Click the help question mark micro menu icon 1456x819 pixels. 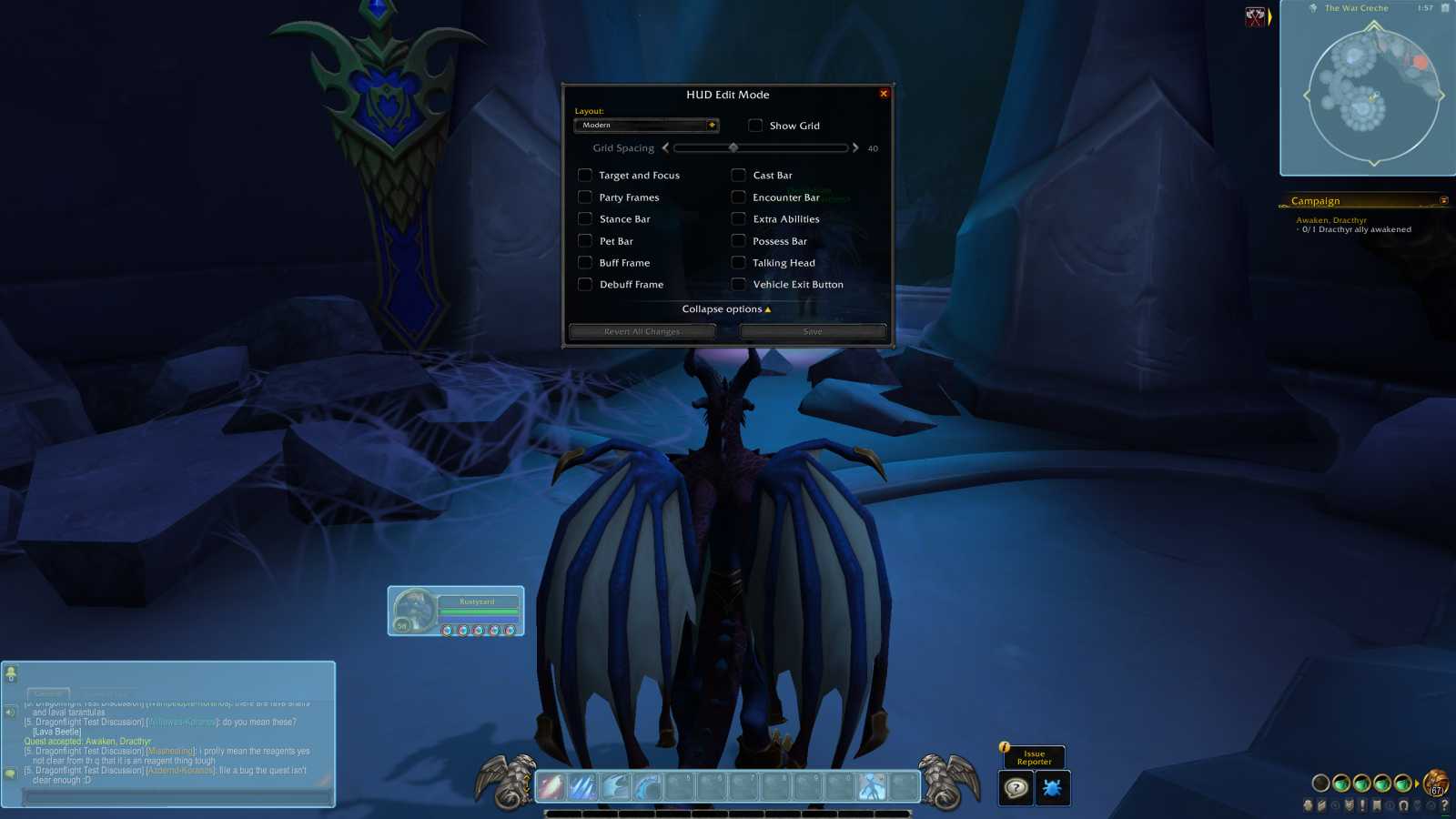pyautogui.click(x=1445, y=805)
